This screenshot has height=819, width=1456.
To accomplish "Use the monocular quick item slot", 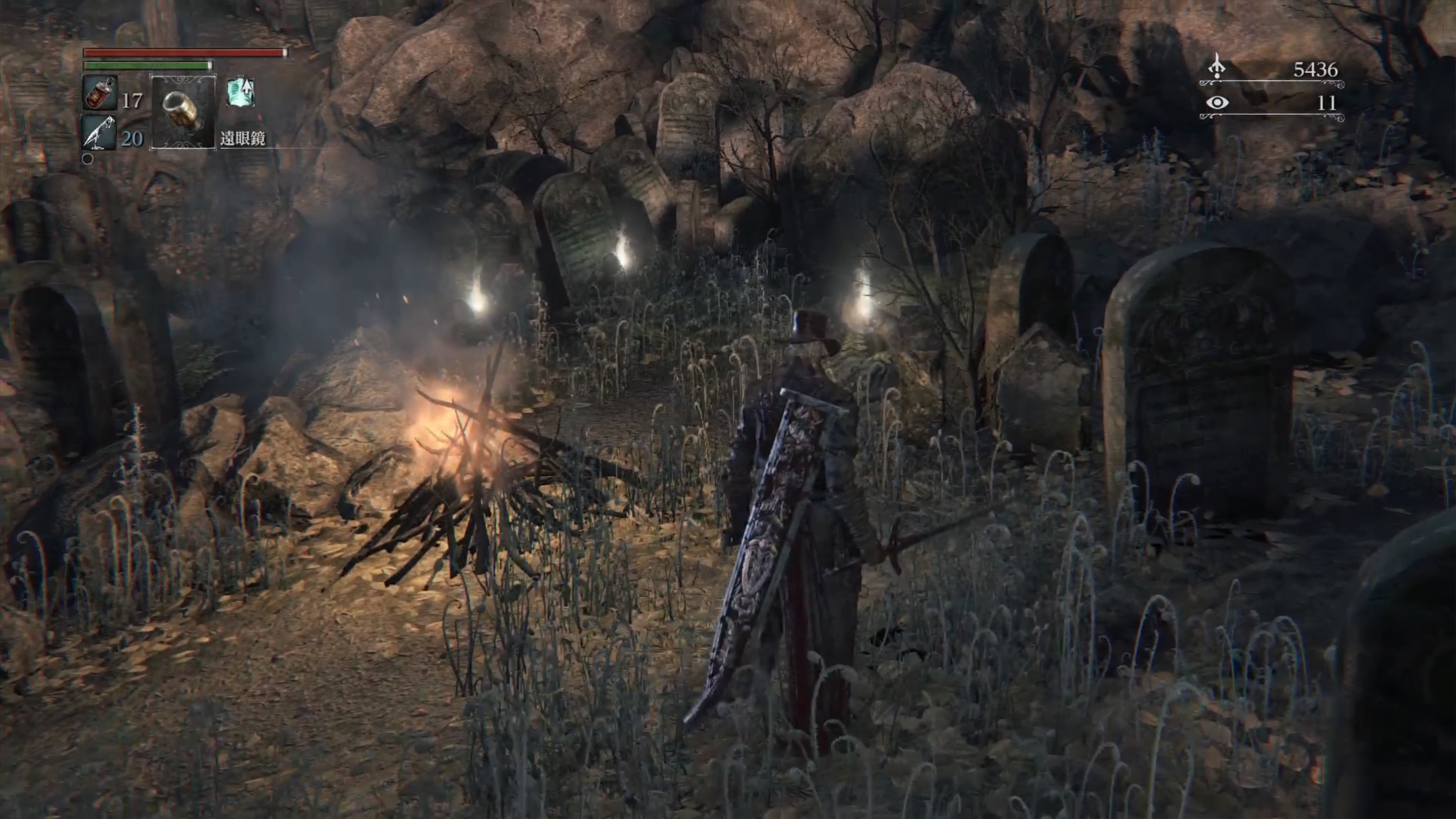I will click(182, 111).
